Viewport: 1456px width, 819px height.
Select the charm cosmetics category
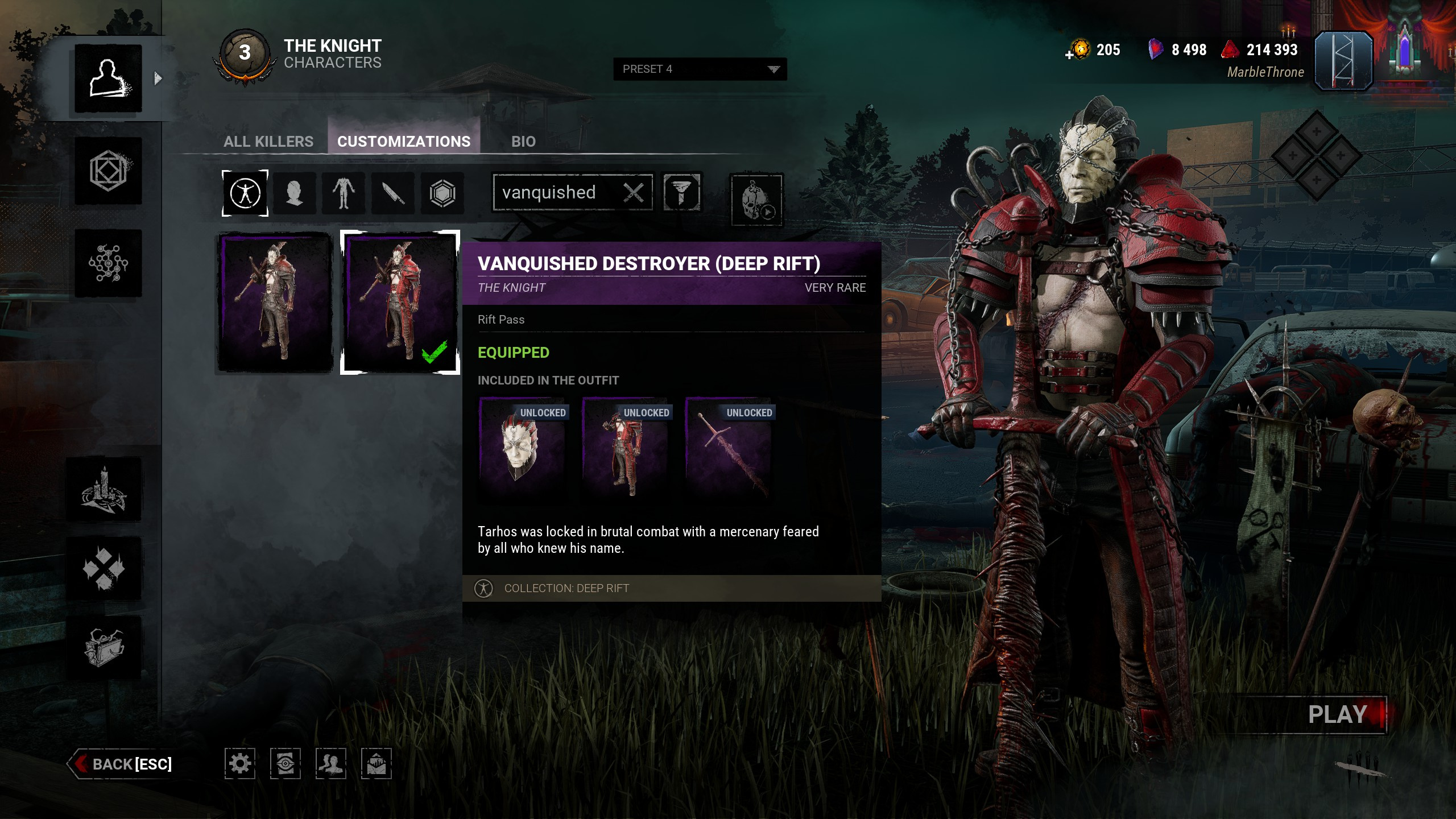[442, 193]
